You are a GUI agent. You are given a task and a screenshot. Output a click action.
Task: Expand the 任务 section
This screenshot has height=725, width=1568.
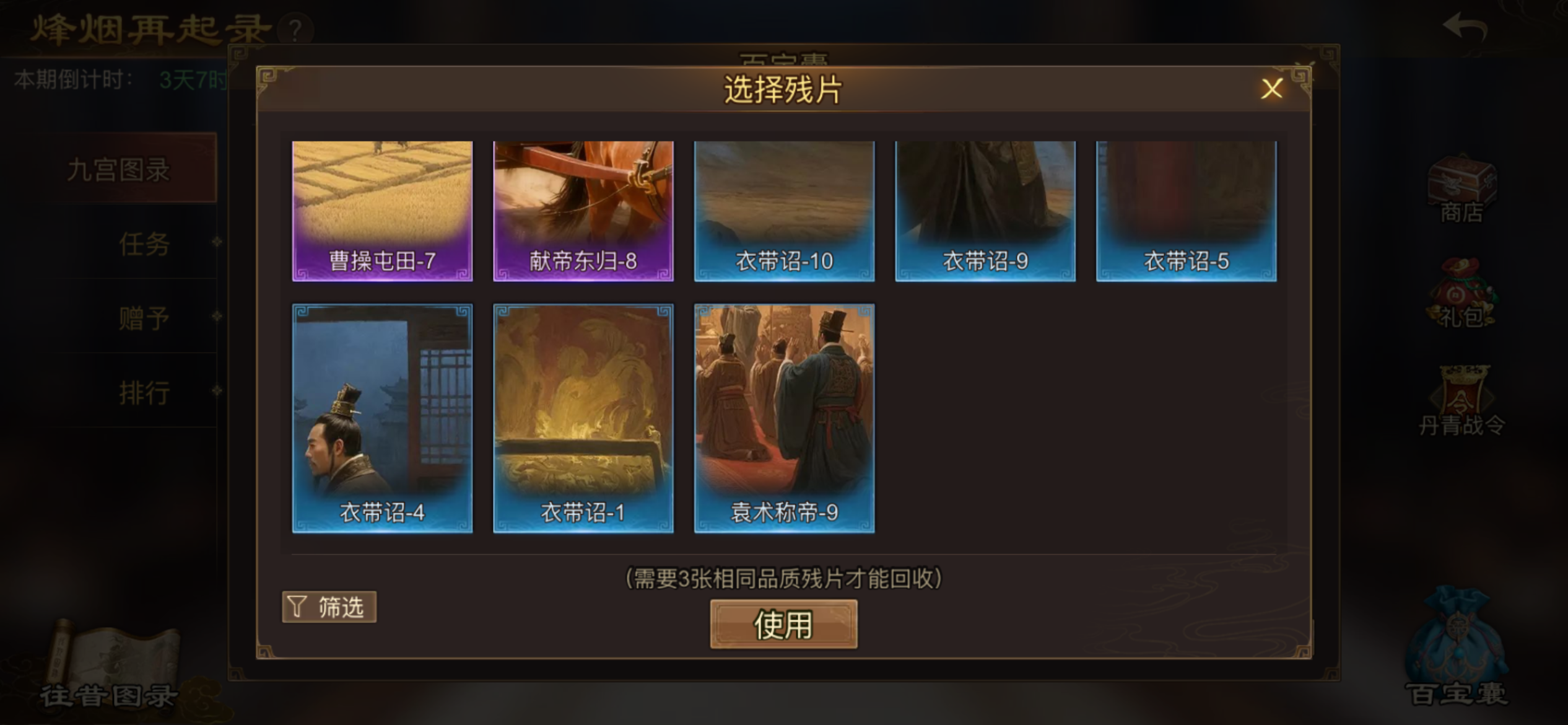coord(144,244)
